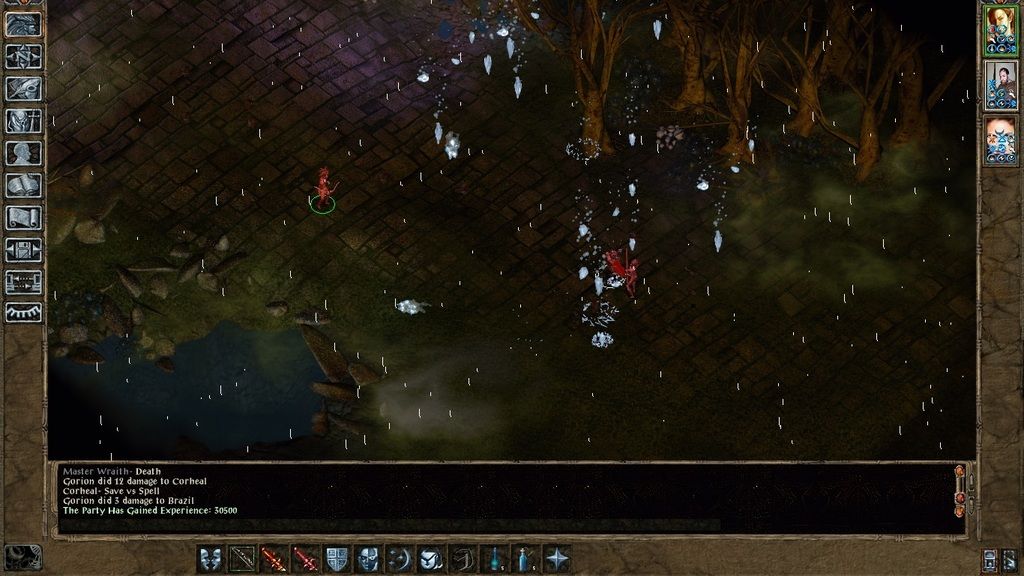This screenshot has height=576, width=1024.
Task: Open the four-pointed star special abilities
Action: (x=557, y=559)
